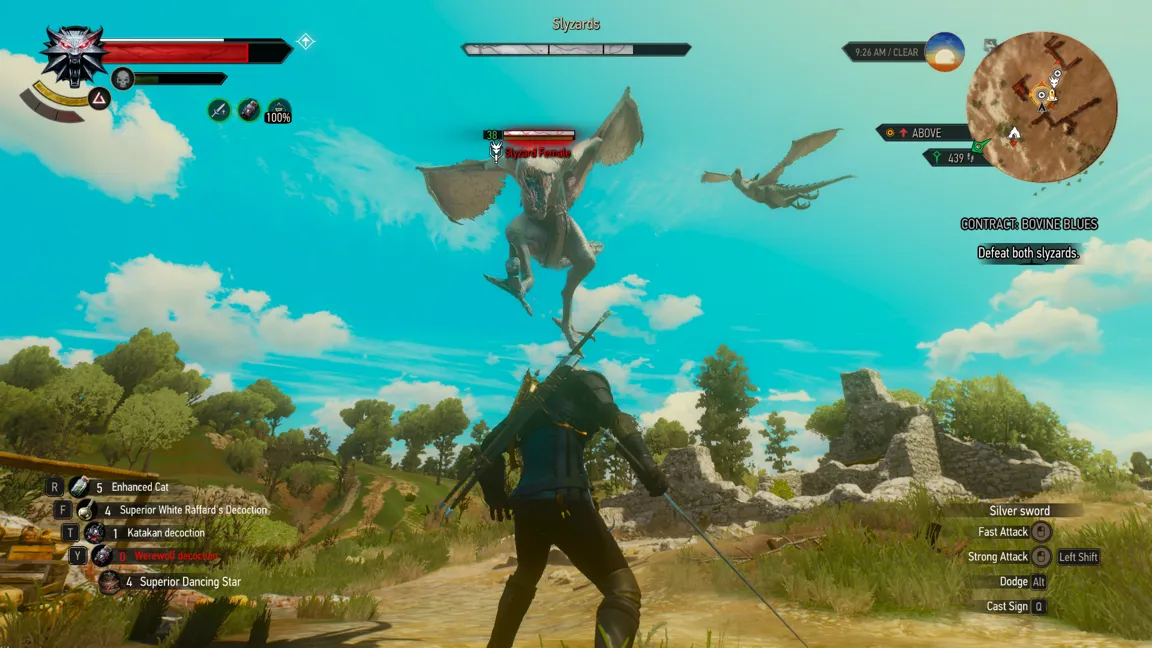Viewport: 1152px width, 648px height.
Task: Click the green waypoint marker on minimap
Action: pyautogui.click(x=981, y=146)
